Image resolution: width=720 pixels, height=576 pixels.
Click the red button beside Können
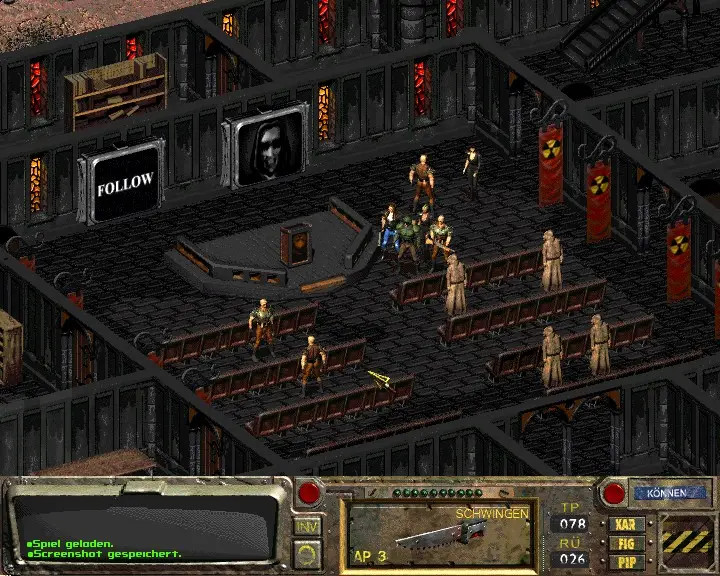coord(613,493)
